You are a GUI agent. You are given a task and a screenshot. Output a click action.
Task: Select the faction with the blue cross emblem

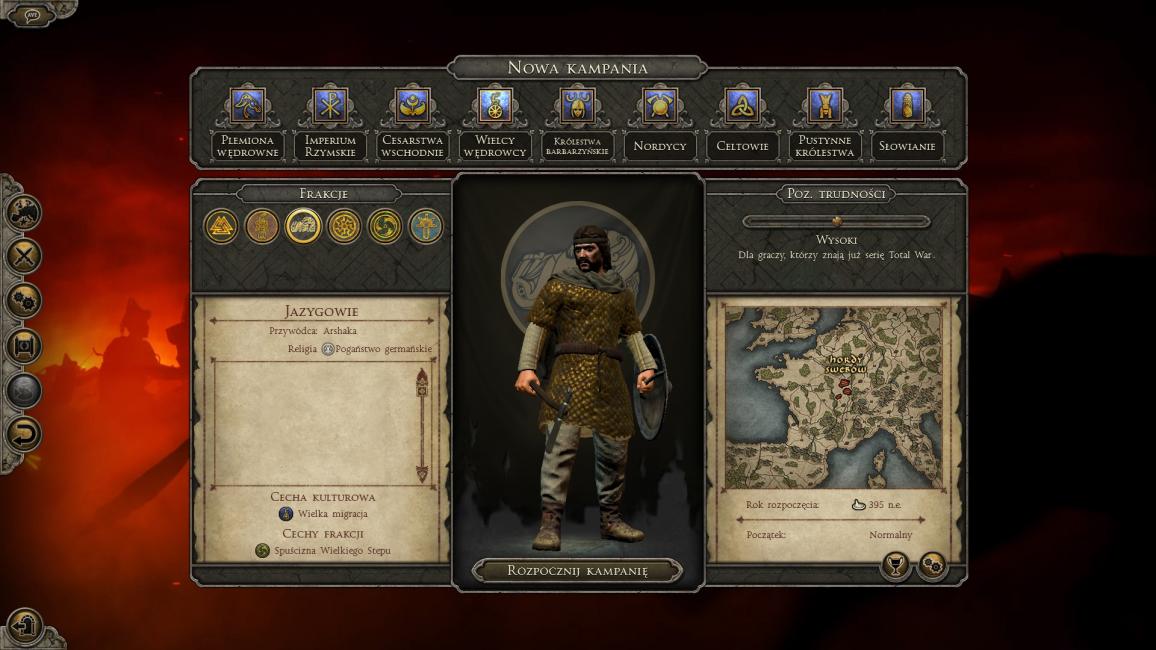point(426,226)
